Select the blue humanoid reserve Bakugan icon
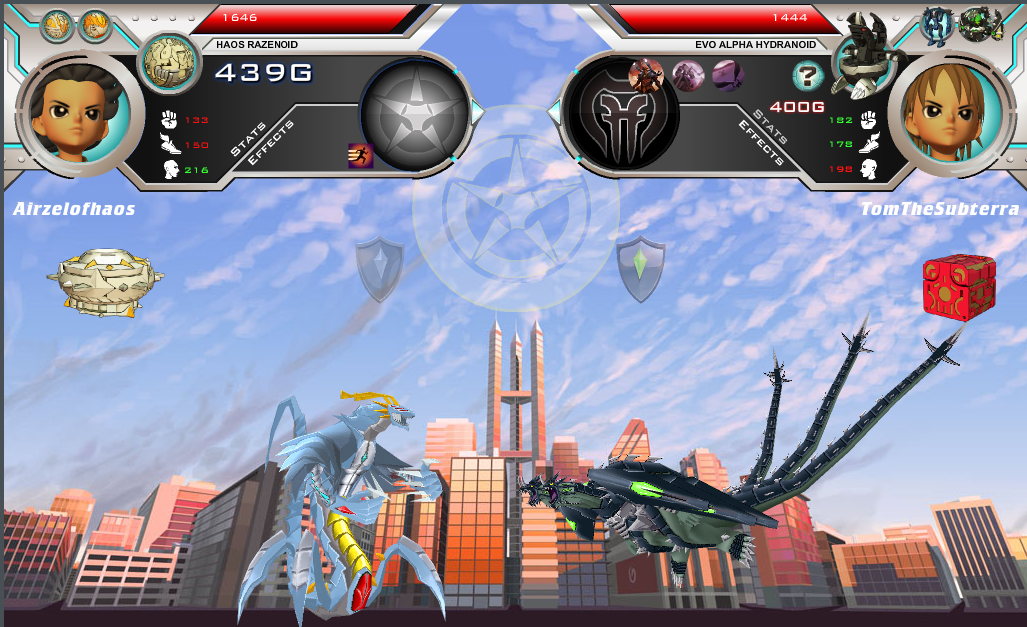The height and width of the screenshot is (627, 1027). [x=937, y=22]
